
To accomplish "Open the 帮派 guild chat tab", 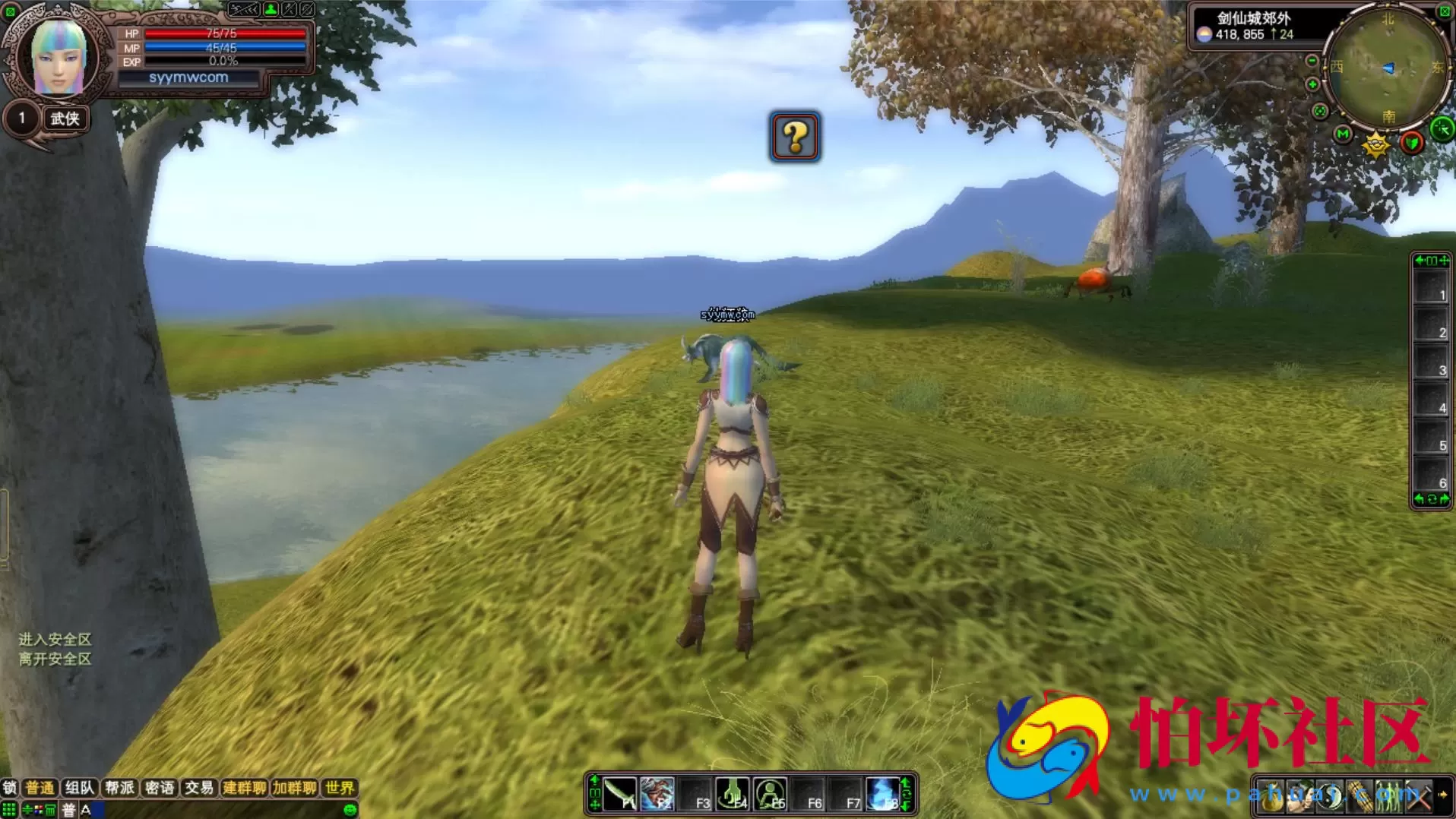I will pos(119,788).
